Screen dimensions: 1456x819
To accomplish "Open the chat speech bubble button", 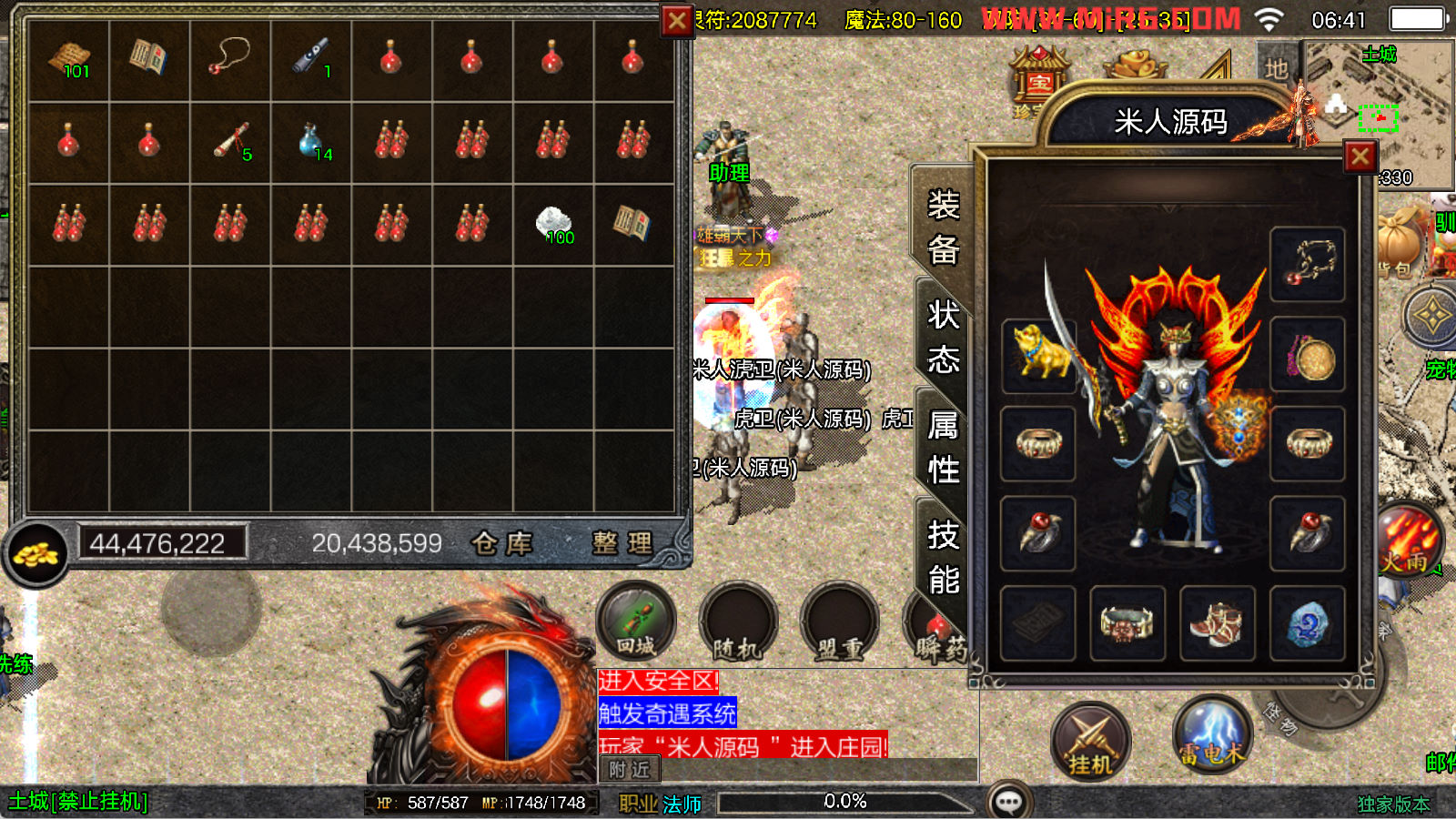I will click(1009, 801).
